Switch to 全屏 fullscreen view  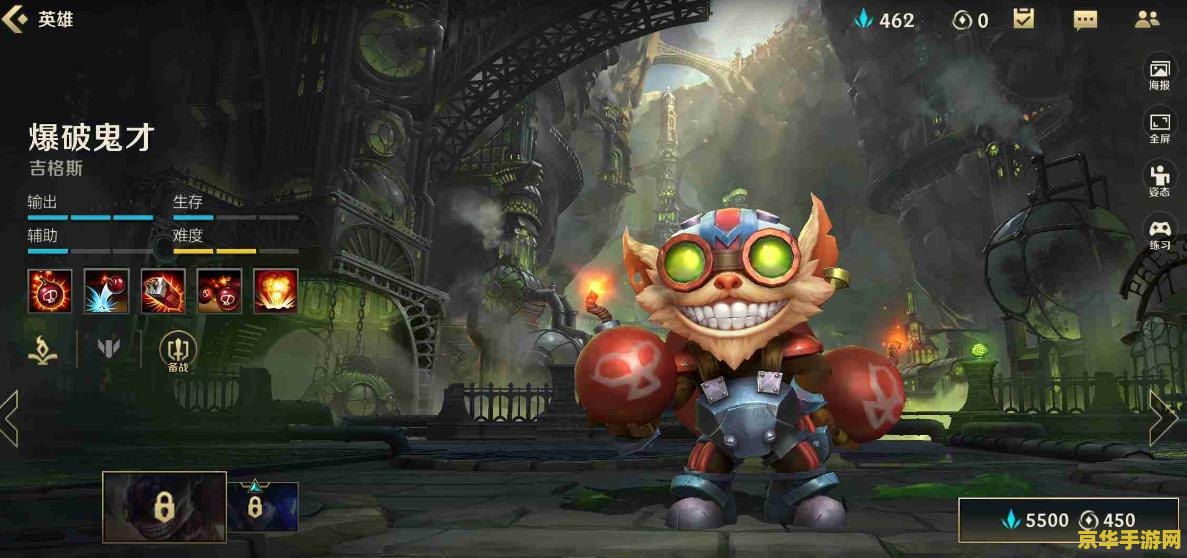[x=1160, y=129]
